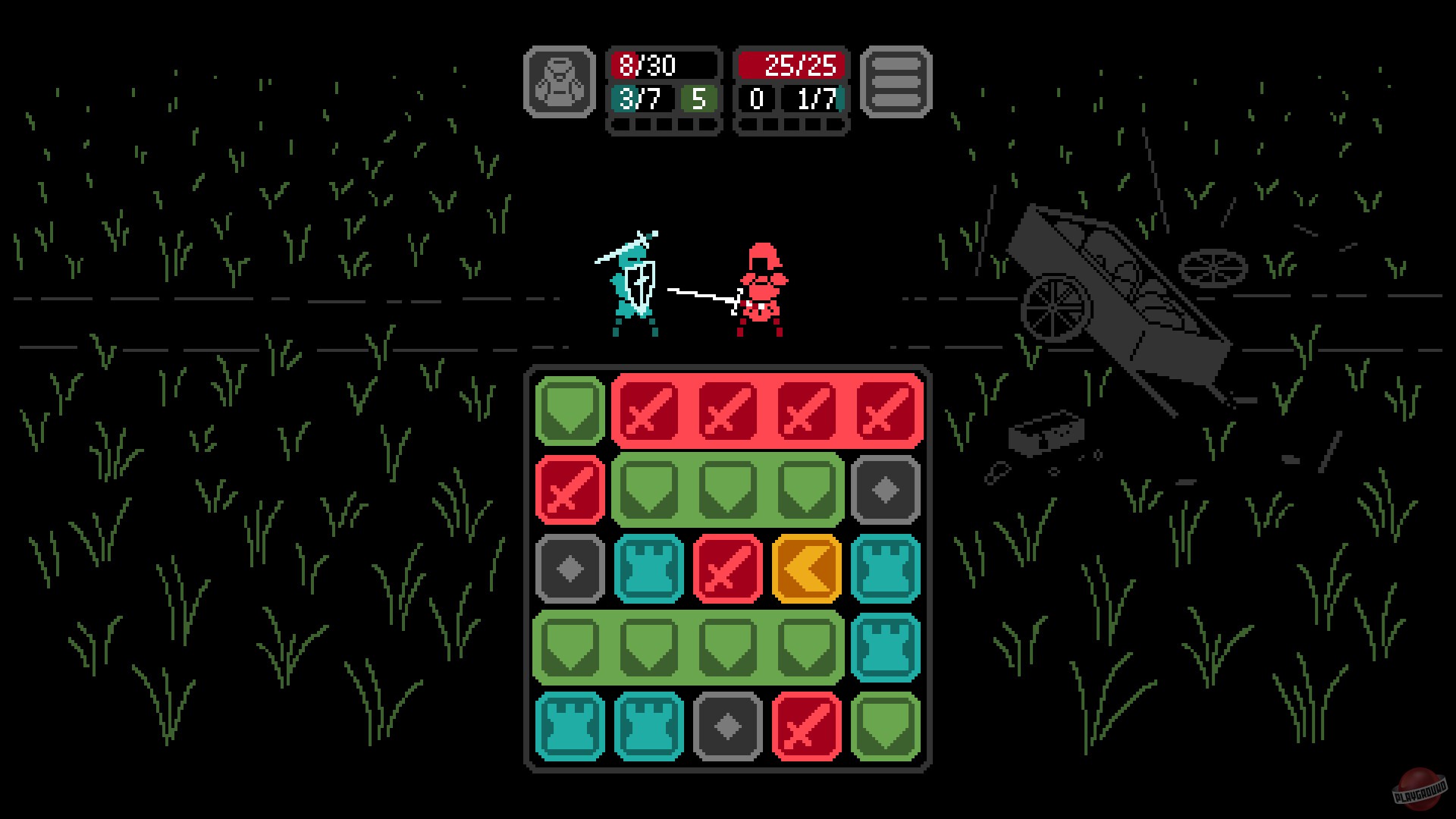Select the single sword tile in the second row

pyautogui.click(x=569, y=489)
